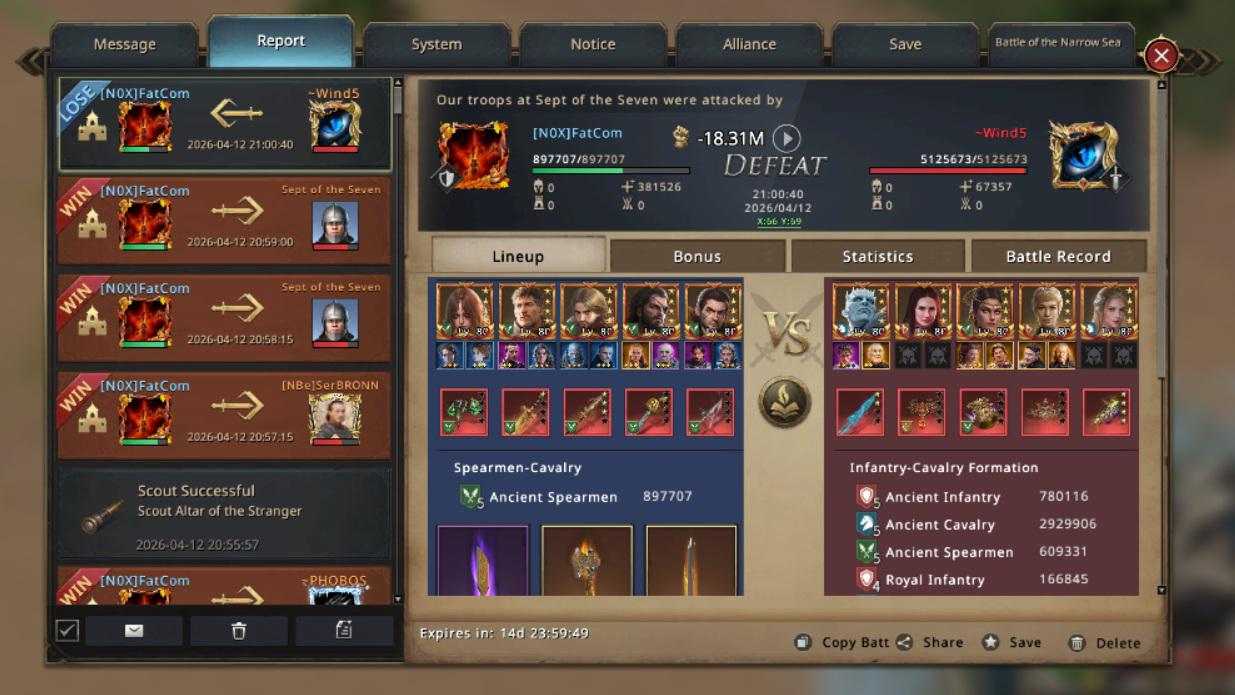Share this battle report
Viewport: 1235px width, 695px height.
930,643
